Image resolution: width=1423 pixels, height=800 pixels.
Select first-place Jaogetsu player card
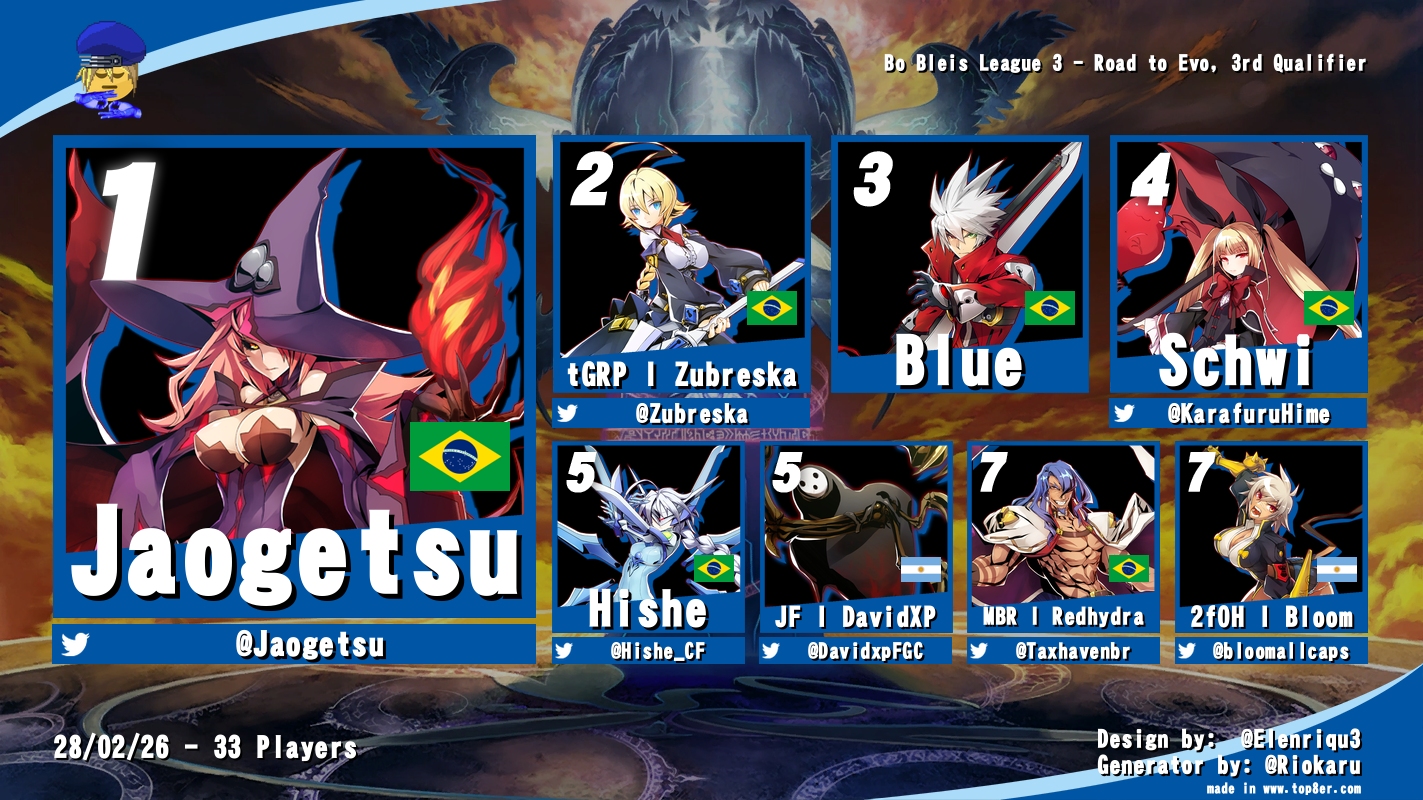tap(294, 378)
